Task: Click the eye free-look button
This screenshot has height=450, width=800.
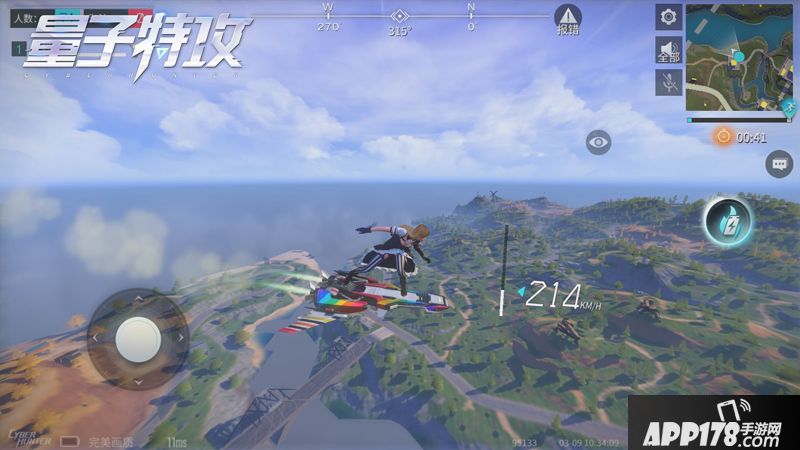Action: coord(599,142)
